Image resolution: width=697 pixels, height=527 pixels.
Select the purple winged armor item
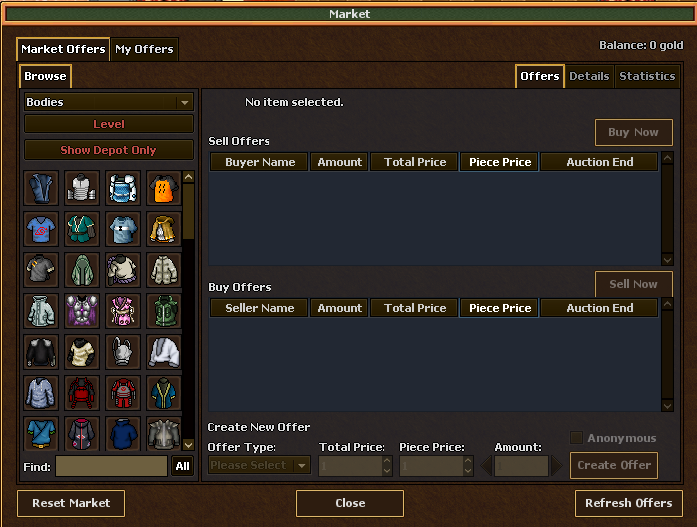point(82,309)
